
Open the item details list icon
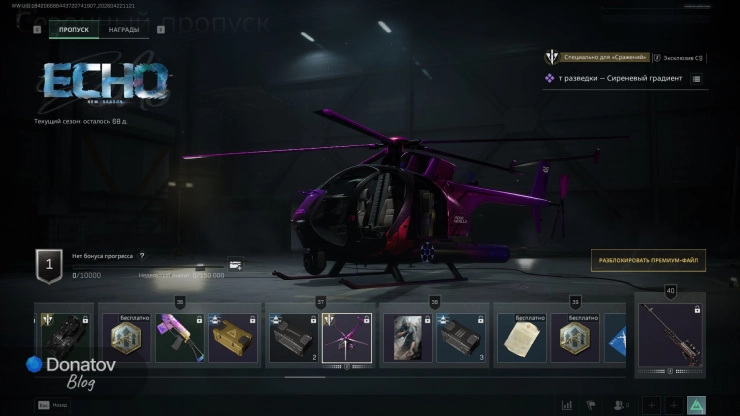tap(696, 78)
